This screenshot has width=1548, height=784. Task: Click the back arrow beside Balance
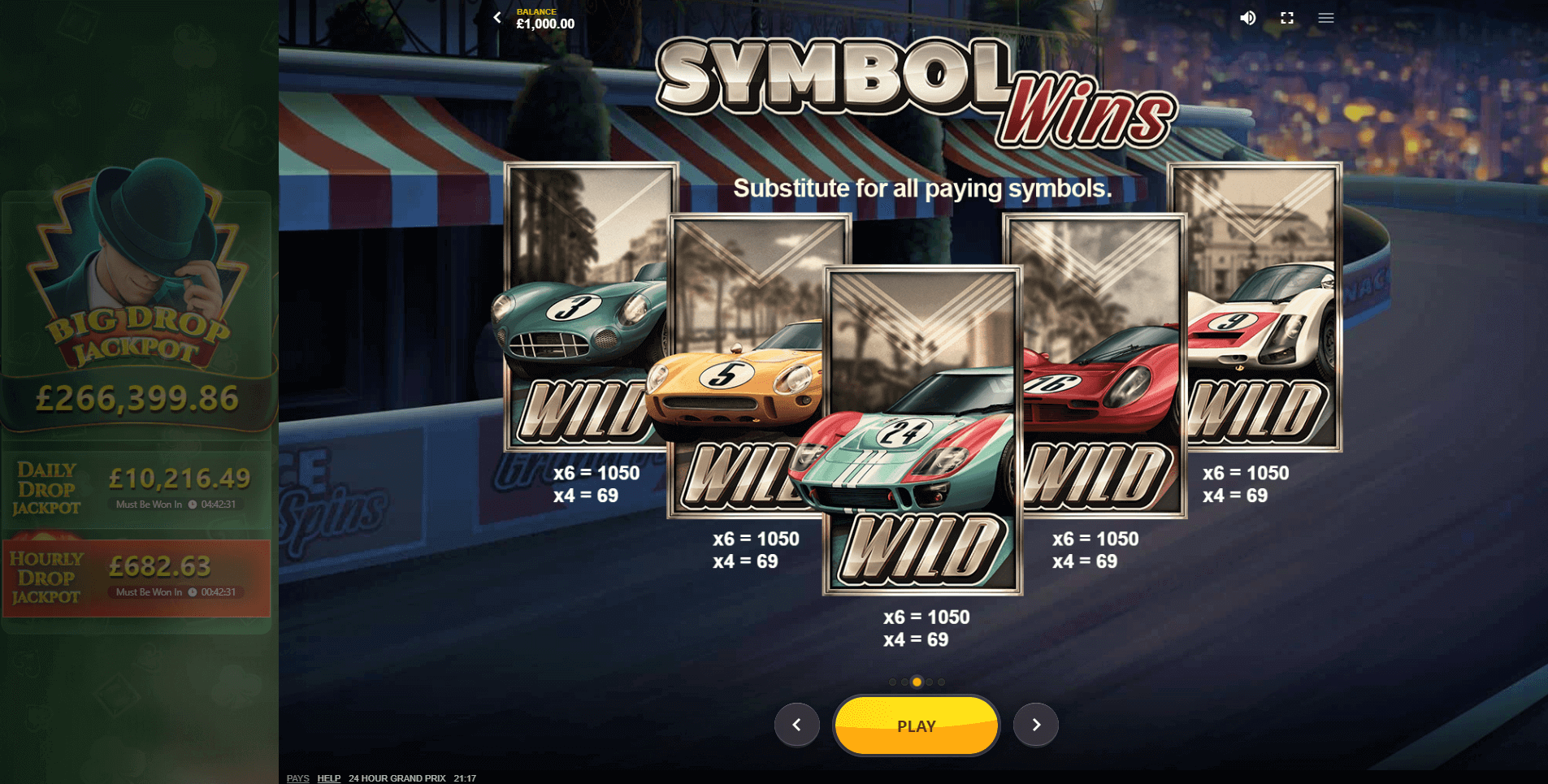tap(497, 18)
